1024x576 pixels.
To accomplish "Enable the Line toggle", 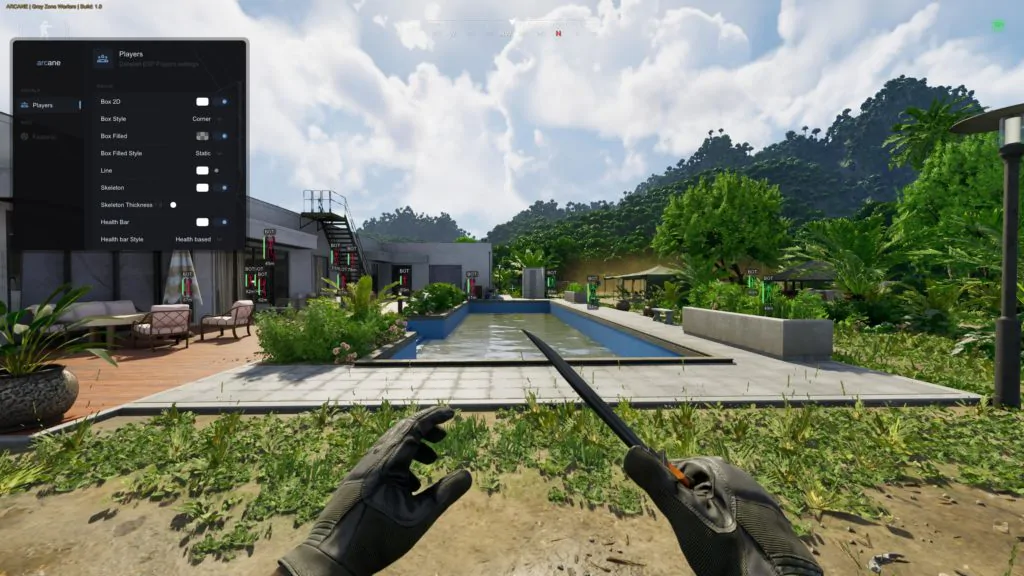I will coord(217,171).
